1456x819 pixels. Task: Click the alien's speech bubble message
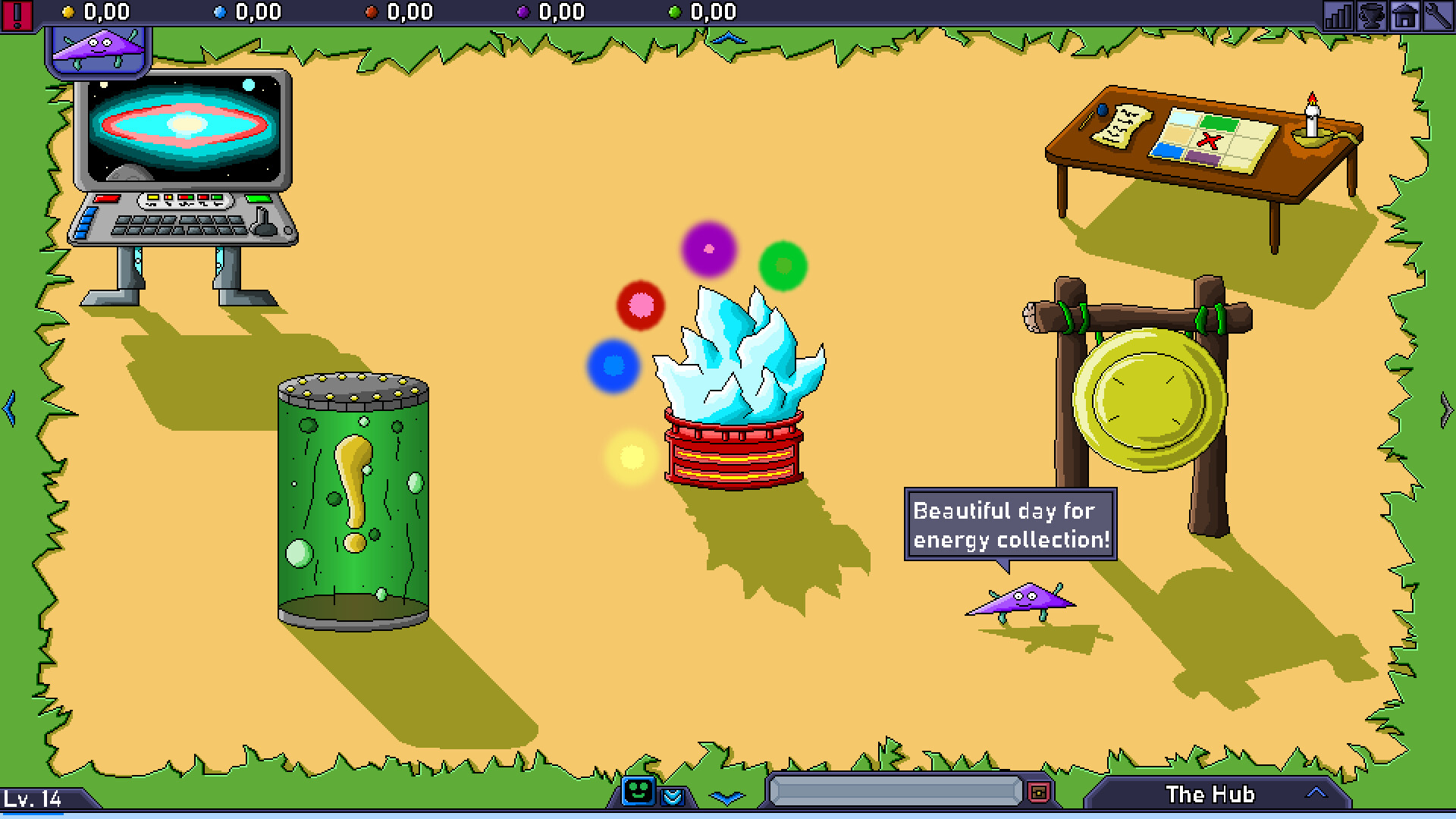click(x=1012, y=526)
